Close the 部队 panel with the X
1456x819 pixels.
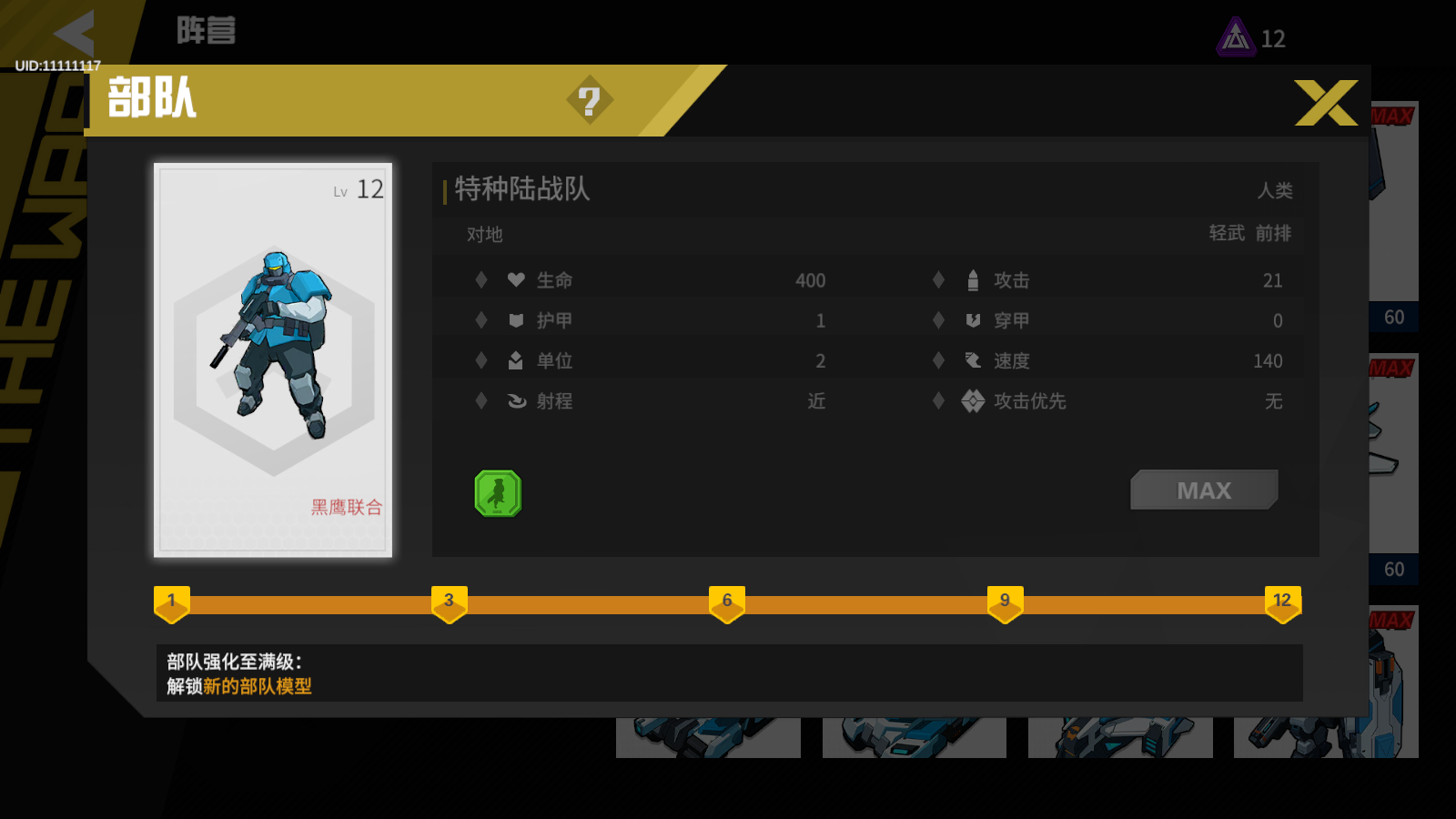pos(1325,103)
